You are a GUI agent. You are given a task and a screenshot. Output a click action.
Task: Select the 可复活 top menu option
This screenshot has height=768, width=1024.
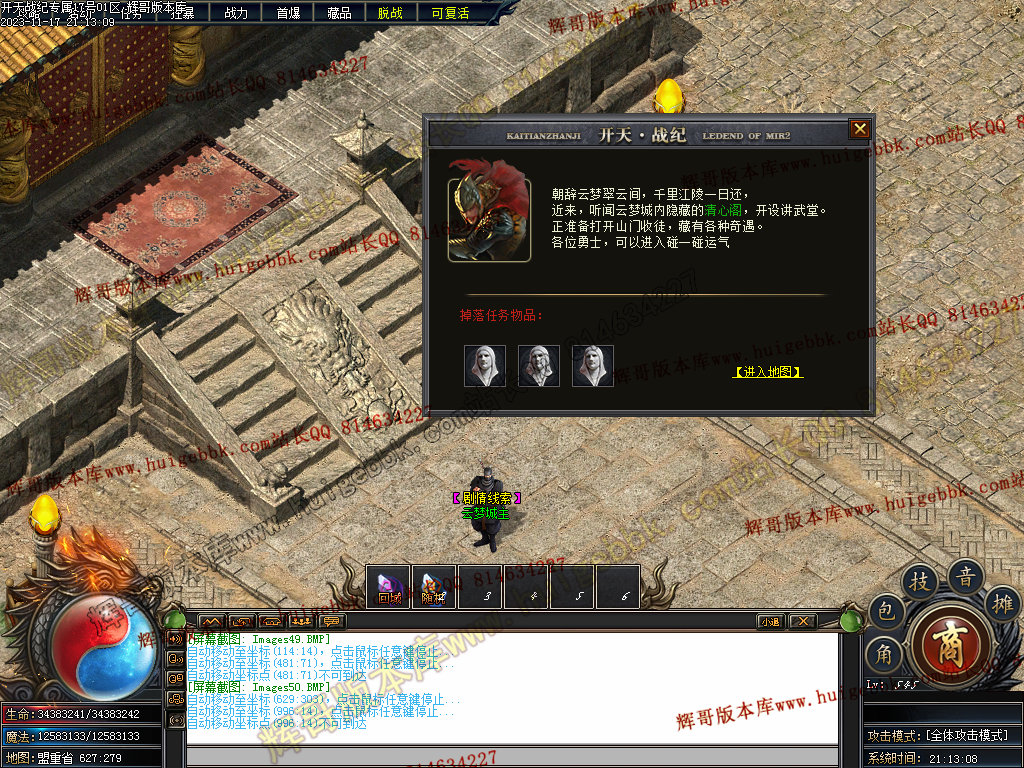click(x=450, y=13)
